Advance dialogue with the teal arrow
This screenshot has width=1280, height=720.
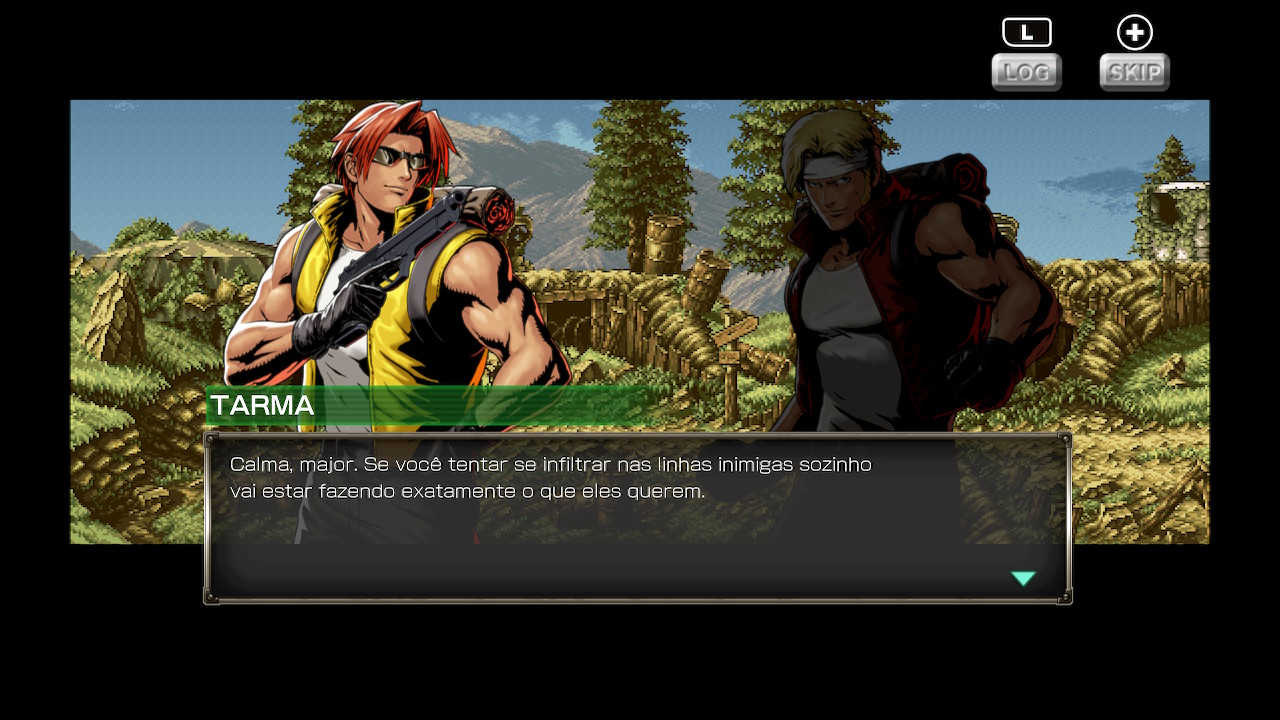[1023, 578]
